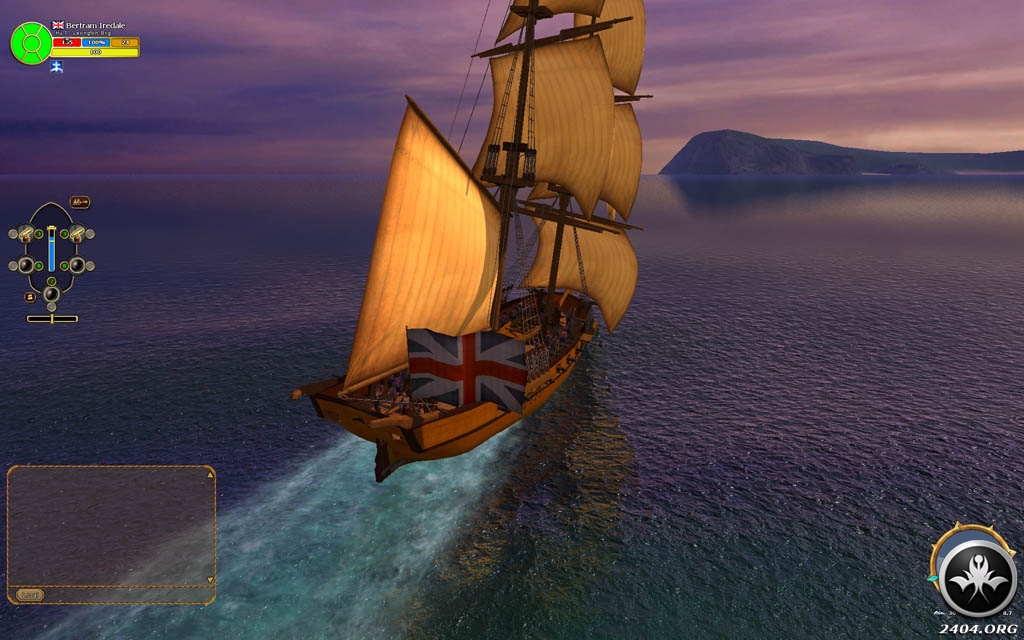This screenshot has width=1024, height=640.
Task: Select the green ship armor status circle
Action: (31, 43)
